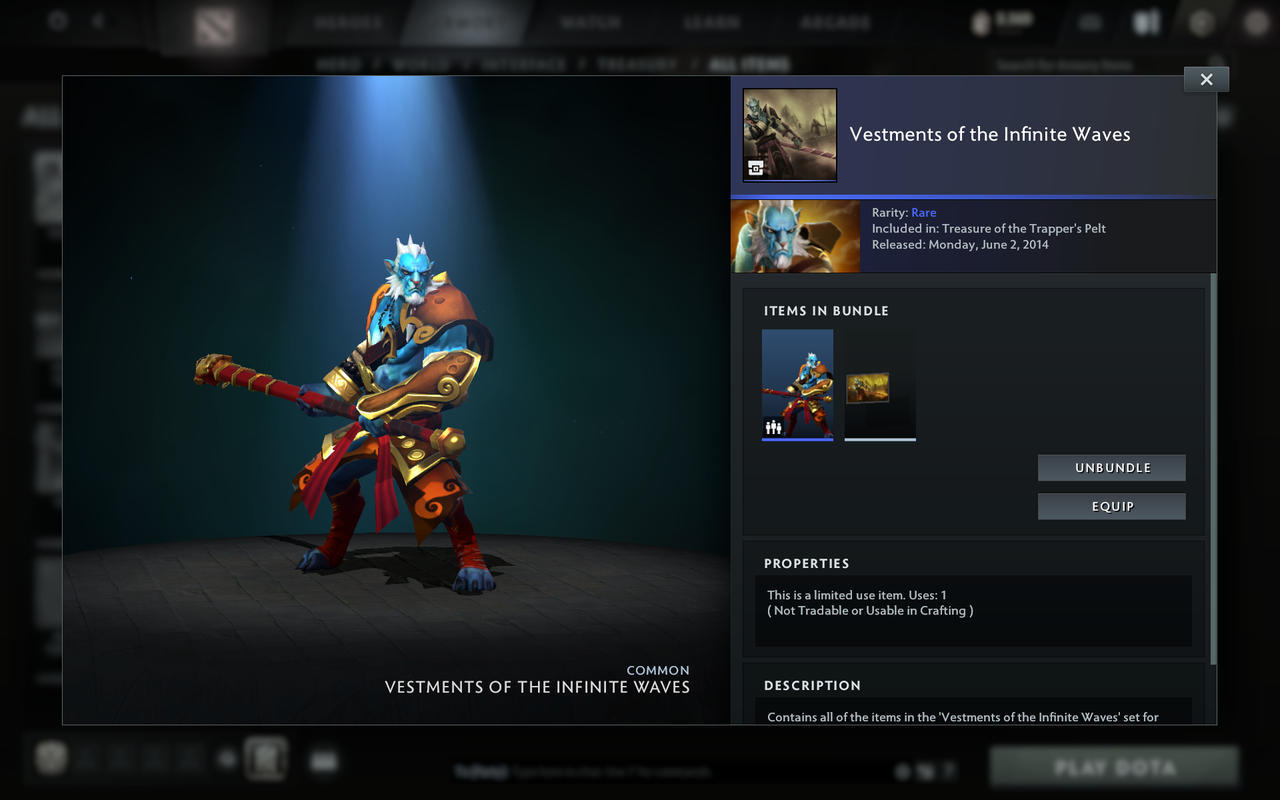This screenshot has width=1280, height=800.
Task: Select TREASURY in the breadcrumb menu
Action: tap(637, 63)
